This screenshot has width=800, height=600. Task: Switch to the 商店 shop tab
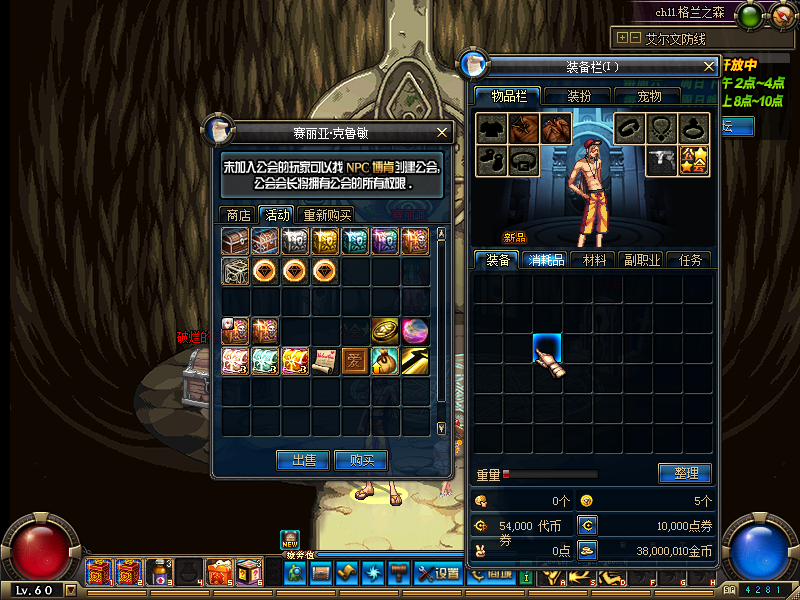point(238,214)
